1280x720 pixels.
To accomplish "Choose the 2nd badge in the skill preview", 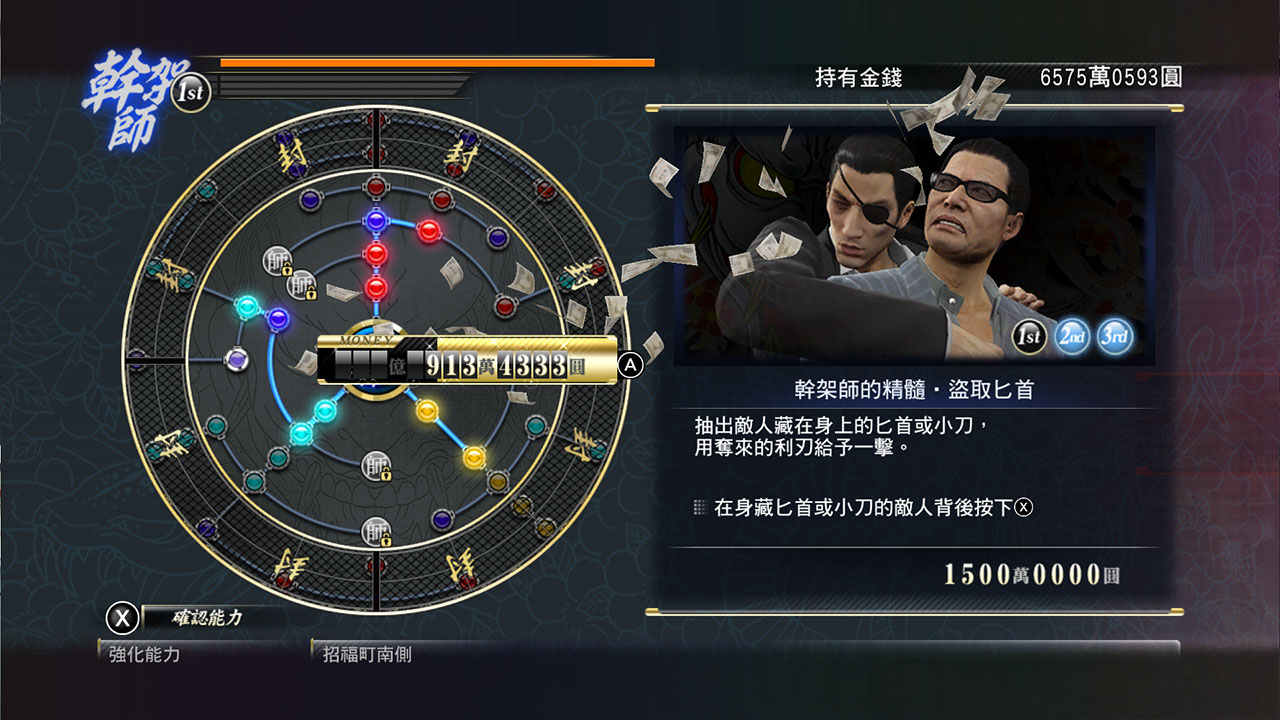I will click(1071, 336).
